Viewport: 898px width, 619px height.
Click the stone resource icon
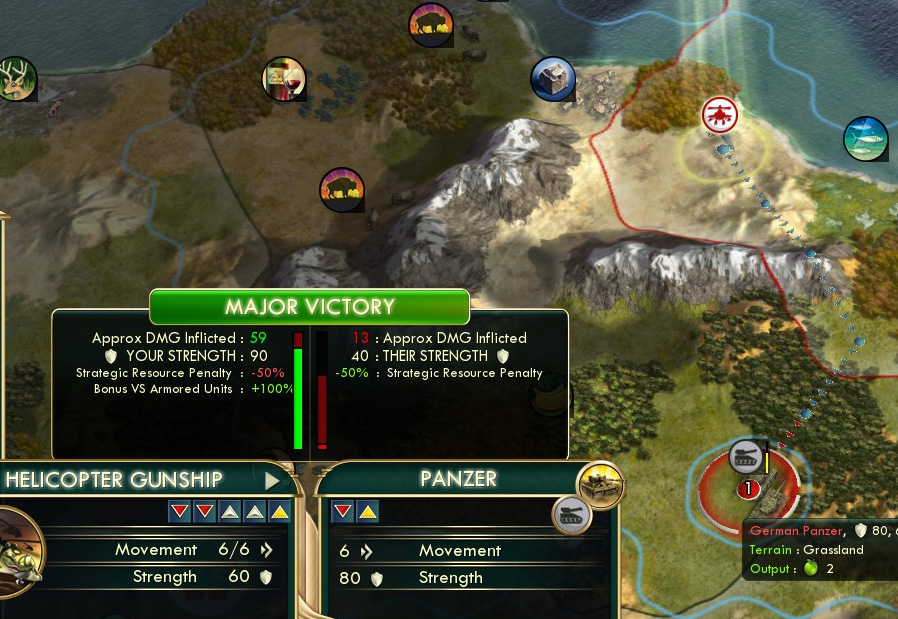tap(552, 79)
